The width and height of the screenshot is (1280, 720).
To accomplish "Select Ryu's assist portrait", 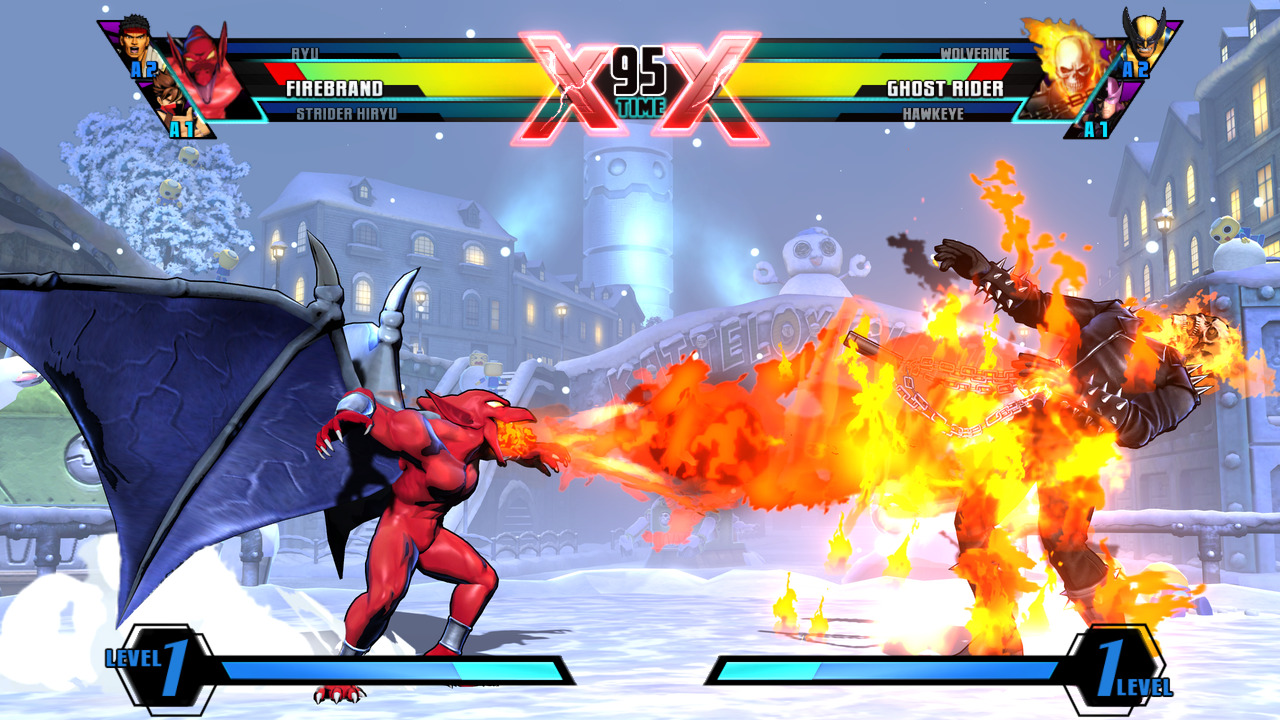I will 138,42.
